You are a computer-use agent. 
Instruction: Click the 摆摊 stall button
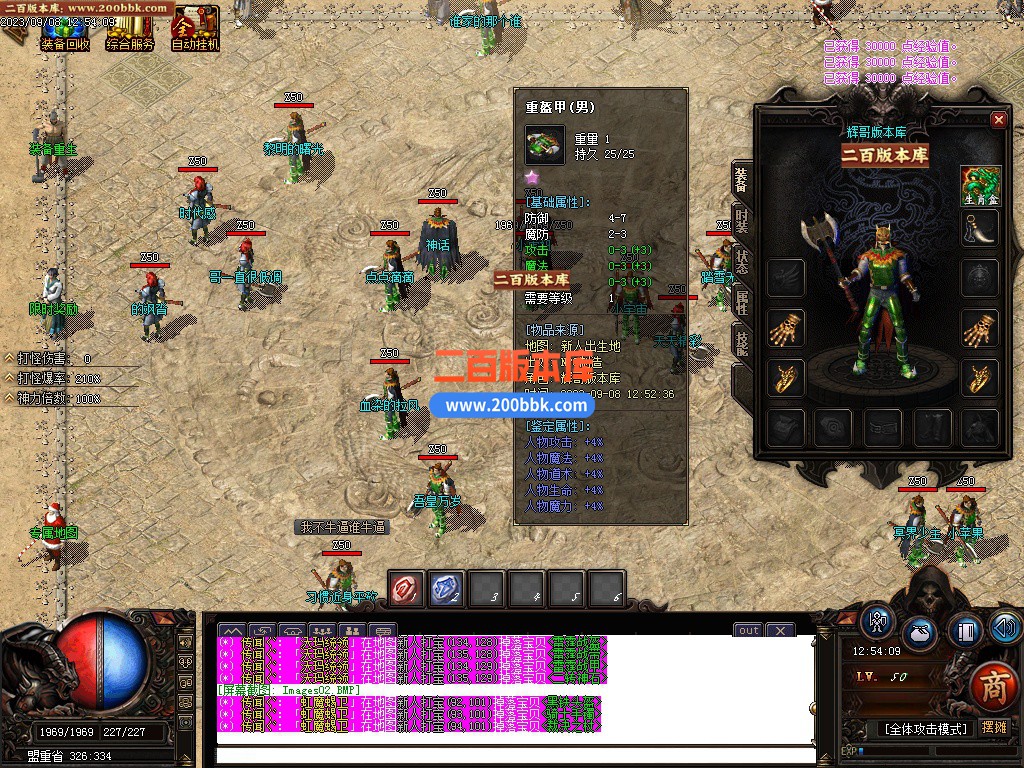pyautogui.click(x=995, y=728)
